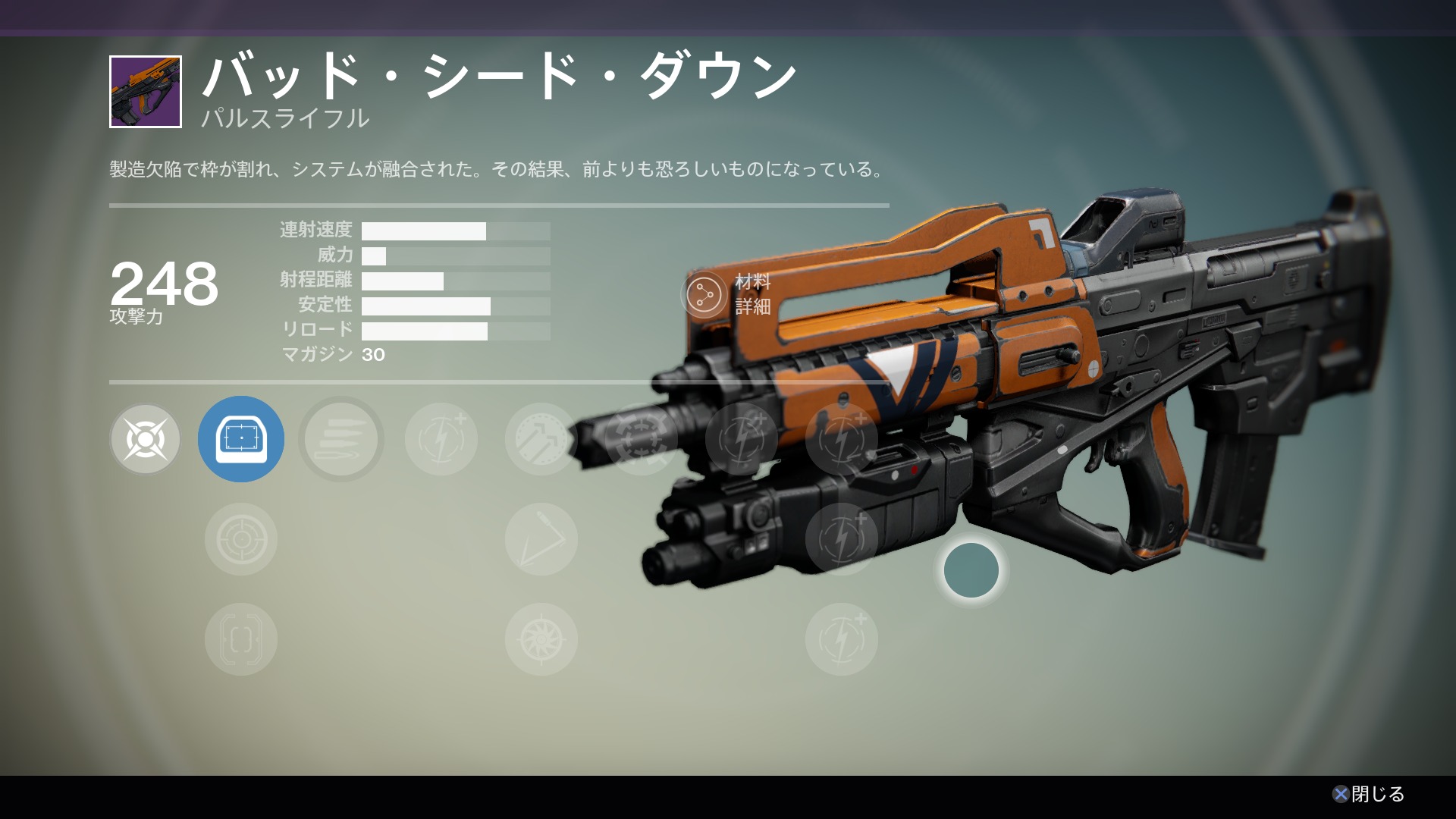Open the 材料 詳細 details toggle

(704, 294)
